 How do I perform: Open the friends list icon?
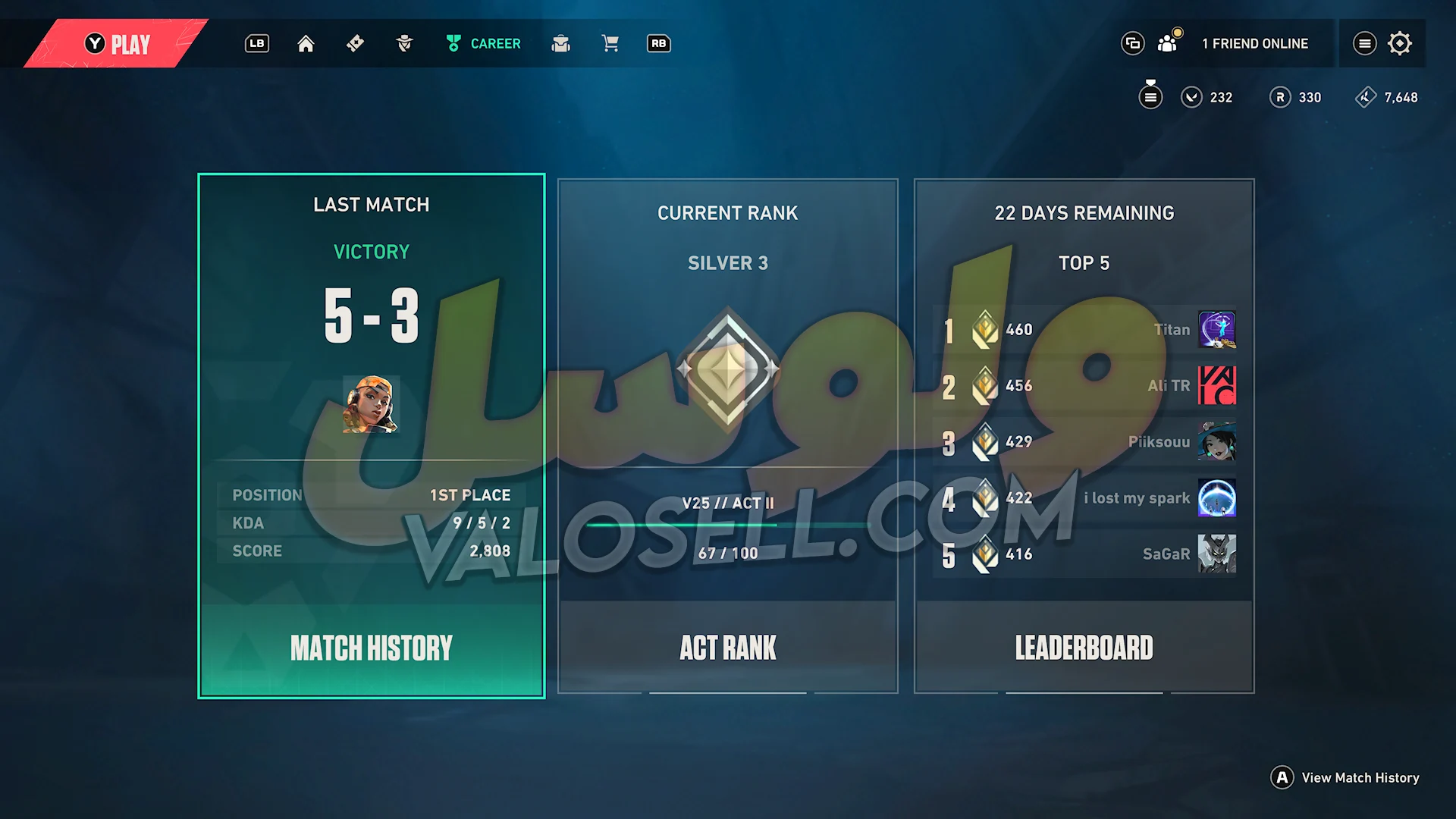1168,44
